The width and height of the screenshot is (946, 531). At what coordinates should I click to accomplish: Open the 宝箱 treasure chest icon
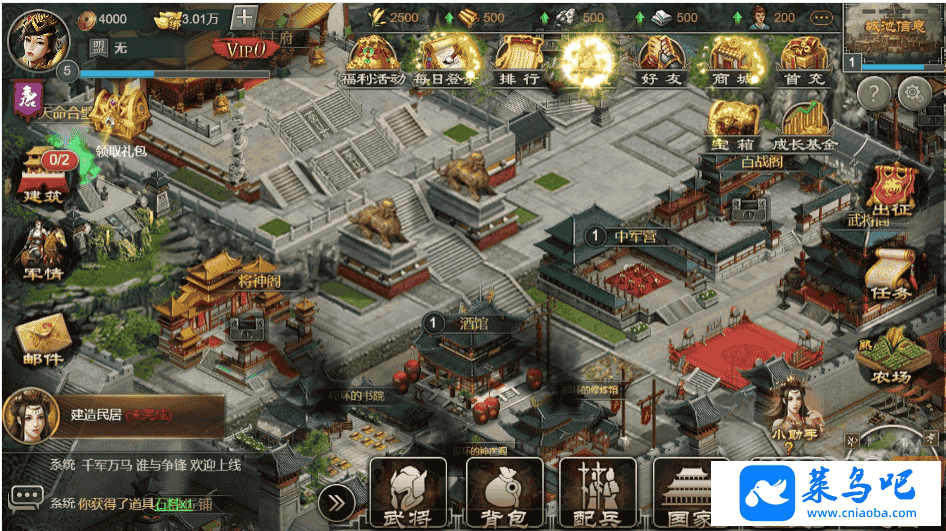pyautogui.click(x=735, y=124)
